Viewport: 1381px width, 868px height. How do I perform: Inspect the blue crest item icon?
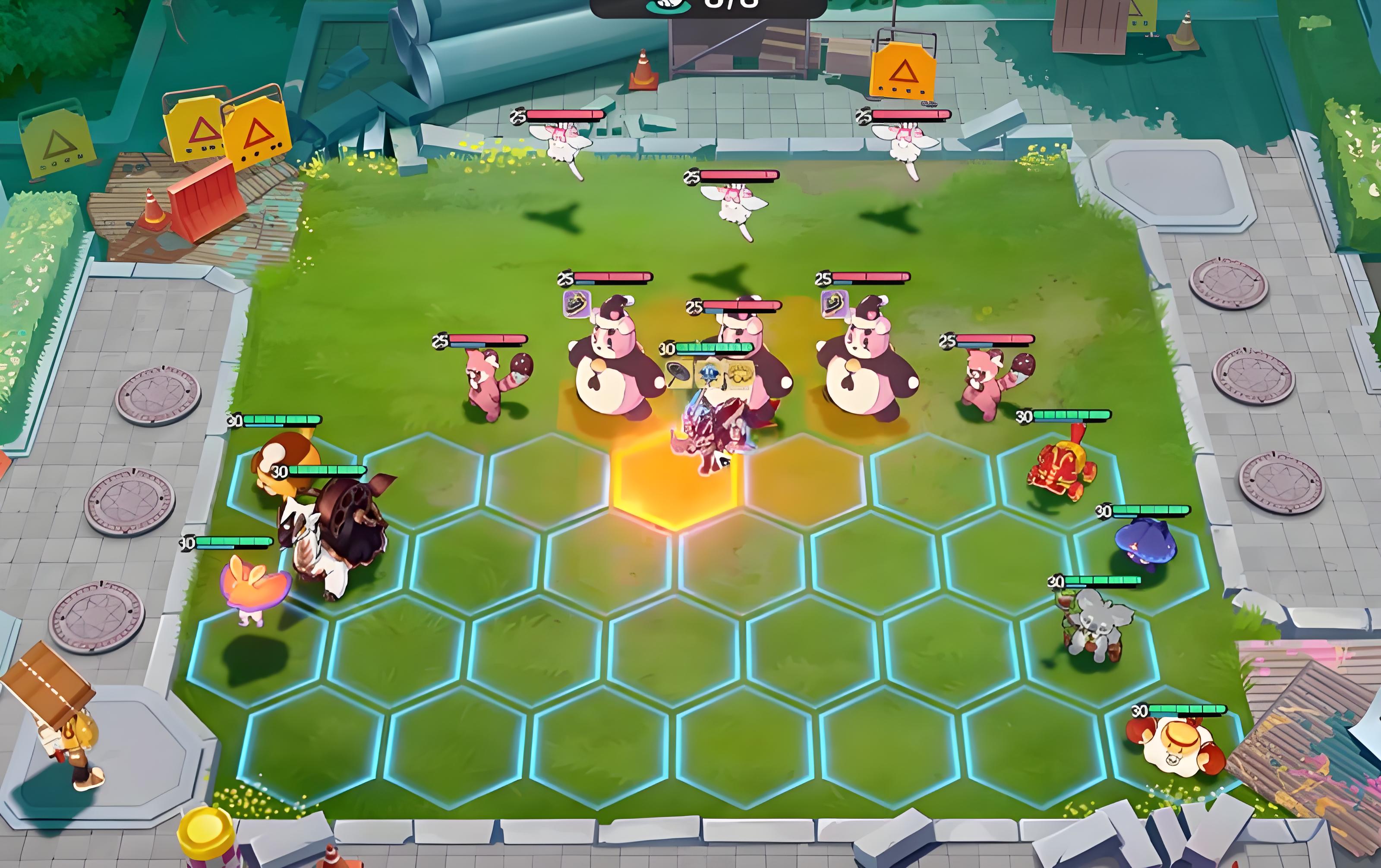(x=709, y=374)
